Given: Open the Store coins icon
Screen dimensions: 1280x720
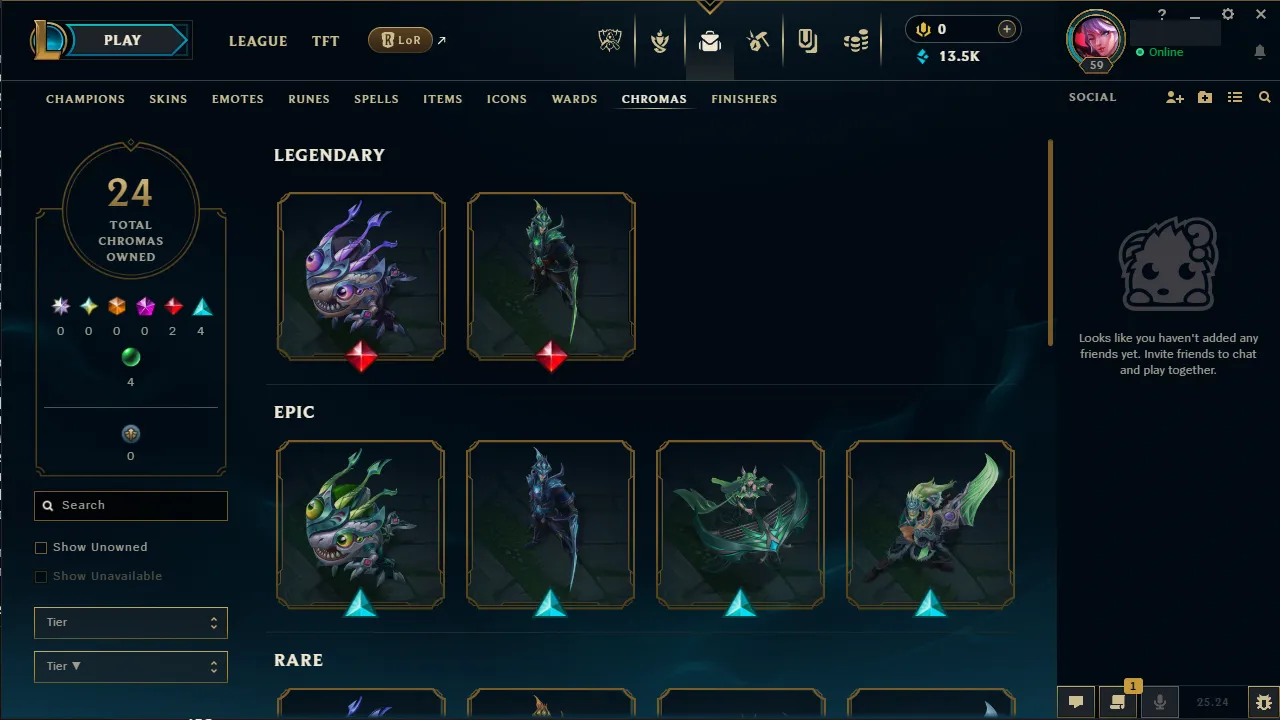Looking at the screenshot, I should (x=856, y=41).
